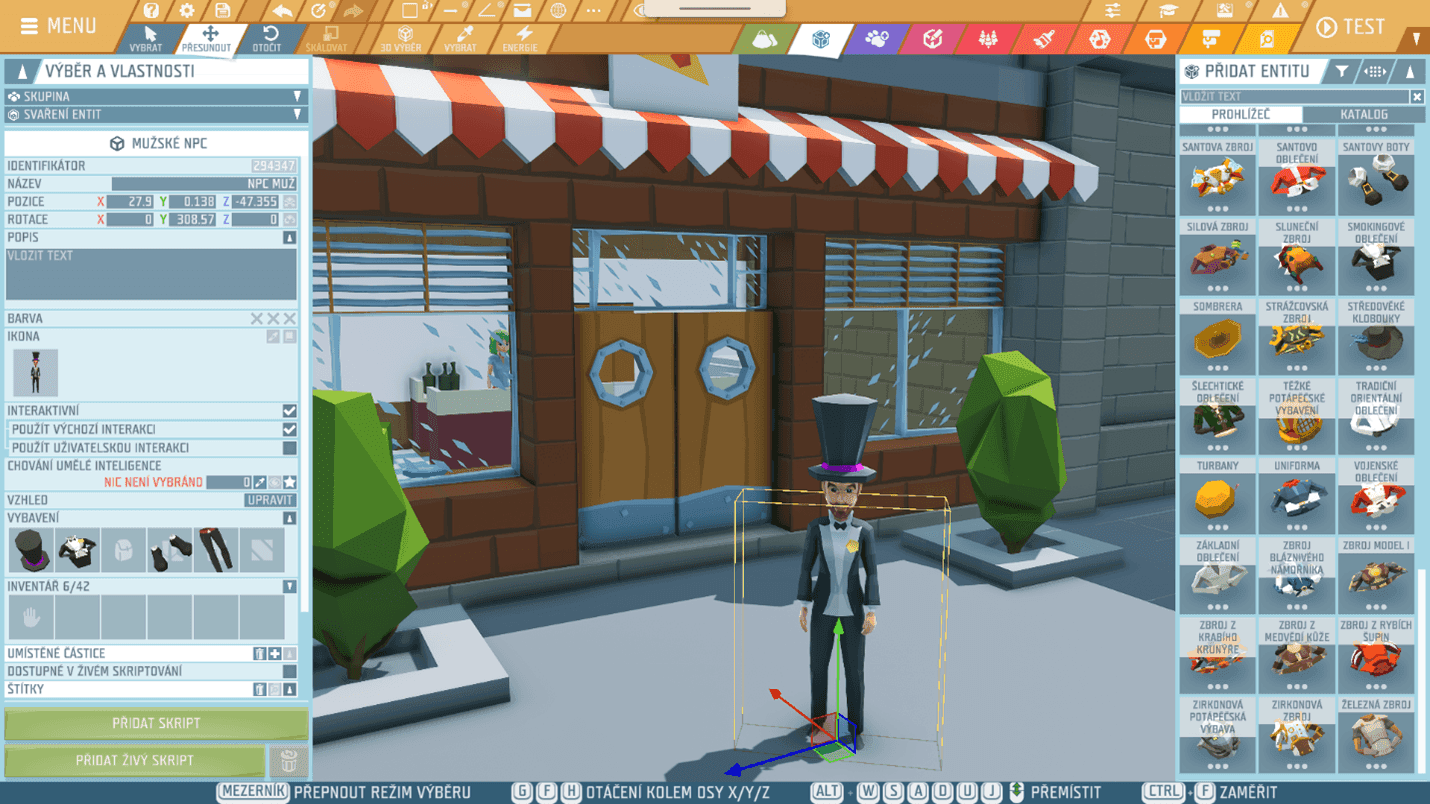Image resolution: width=1430 pixels, height=804 pixels.
Task: Enable the Interaktivní checkbox
Action: (x=290, y=411)
